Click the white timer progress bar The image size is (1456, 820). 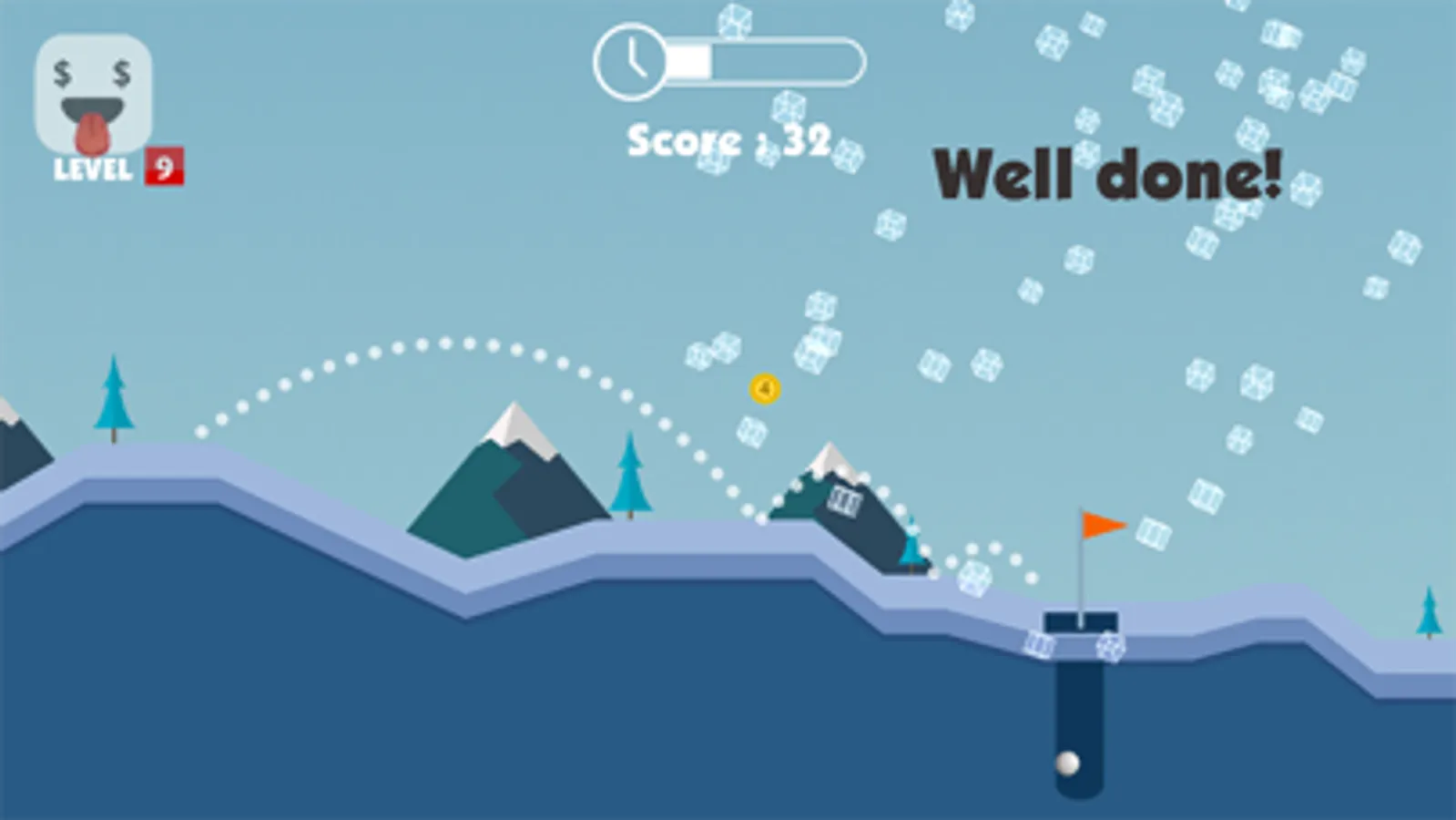[x=687, y=59]
